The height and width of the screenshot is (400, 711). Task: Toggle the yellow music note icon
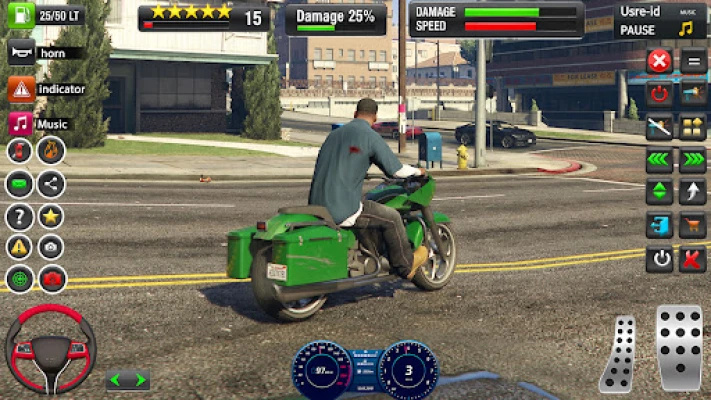[686, 28]
